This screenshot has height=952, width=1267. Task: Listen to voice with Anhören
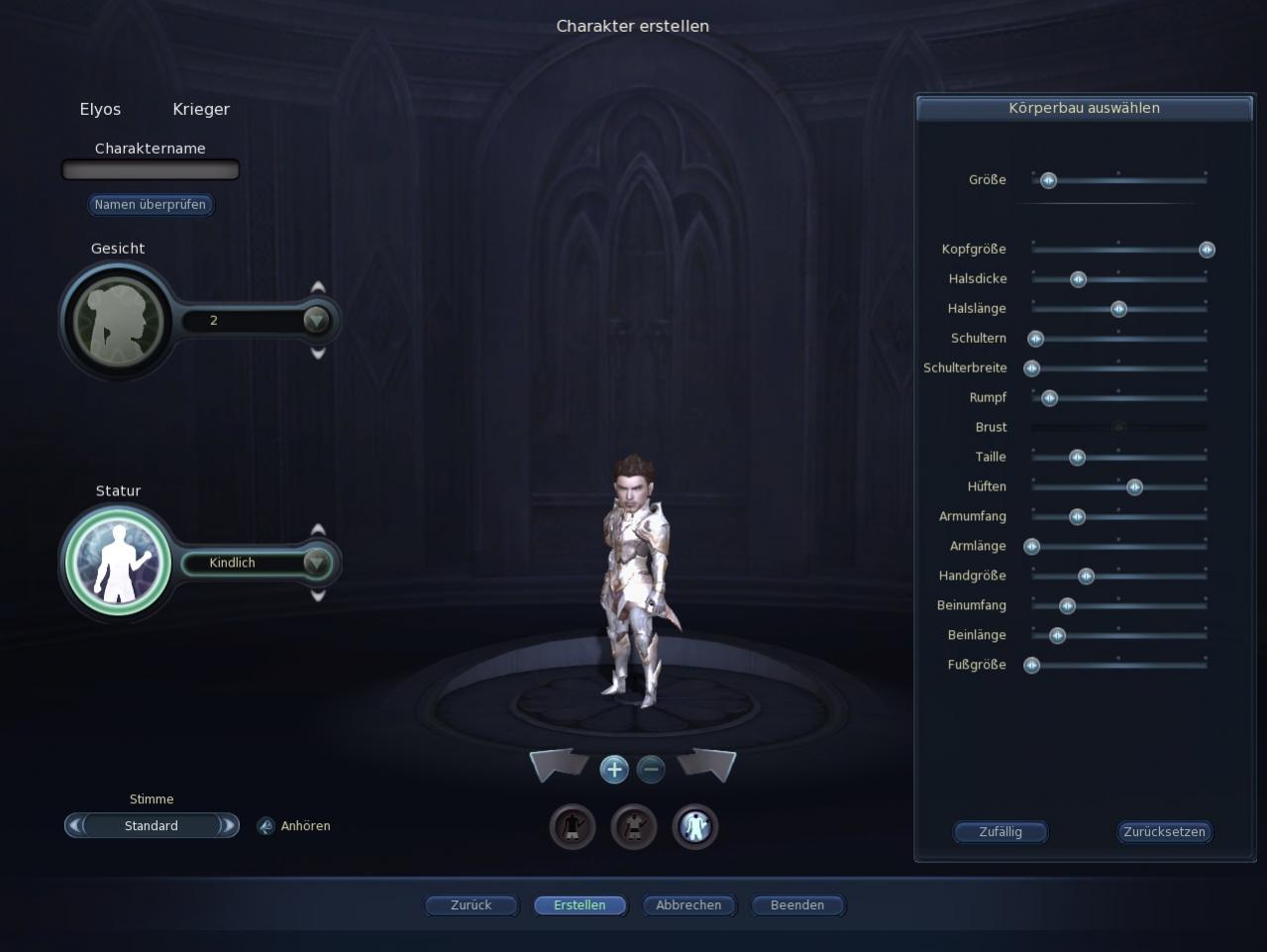pyautogui.click(x=295, y=826)
